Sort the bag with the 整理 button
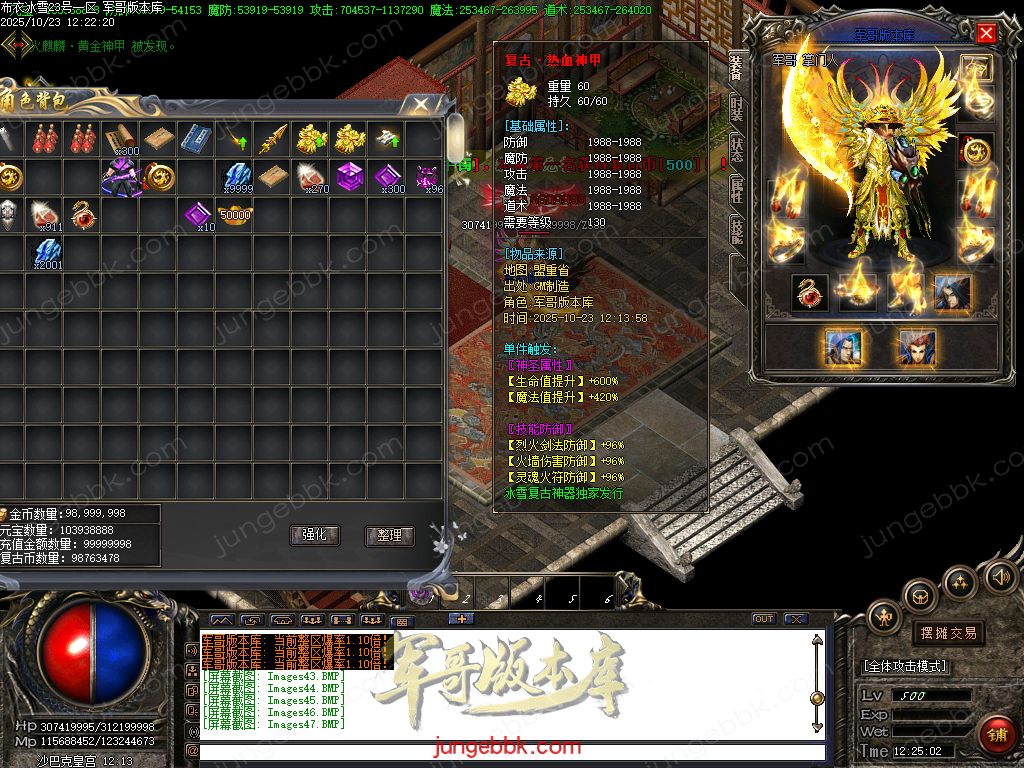Image resolution: width=1024 pixels, height=768 pixels. pos(389,535)
